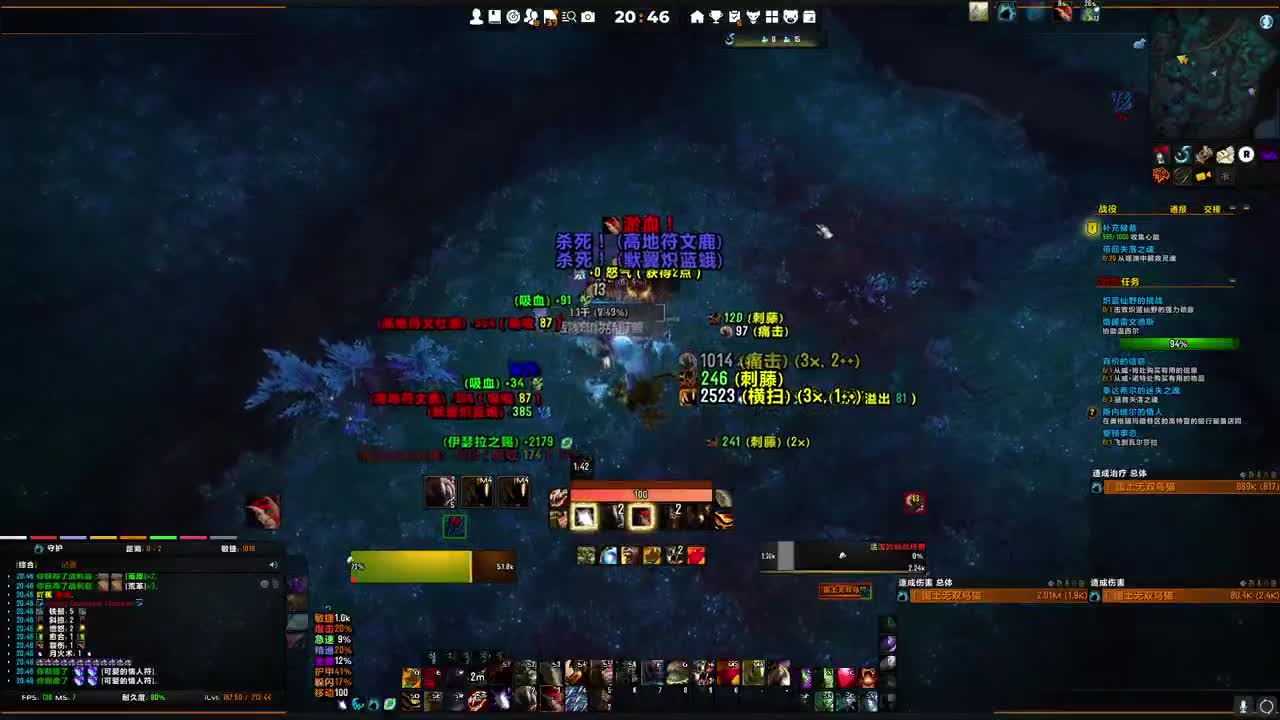
Task: Open achievements via the trophy icon
Action: coord(714,16)
